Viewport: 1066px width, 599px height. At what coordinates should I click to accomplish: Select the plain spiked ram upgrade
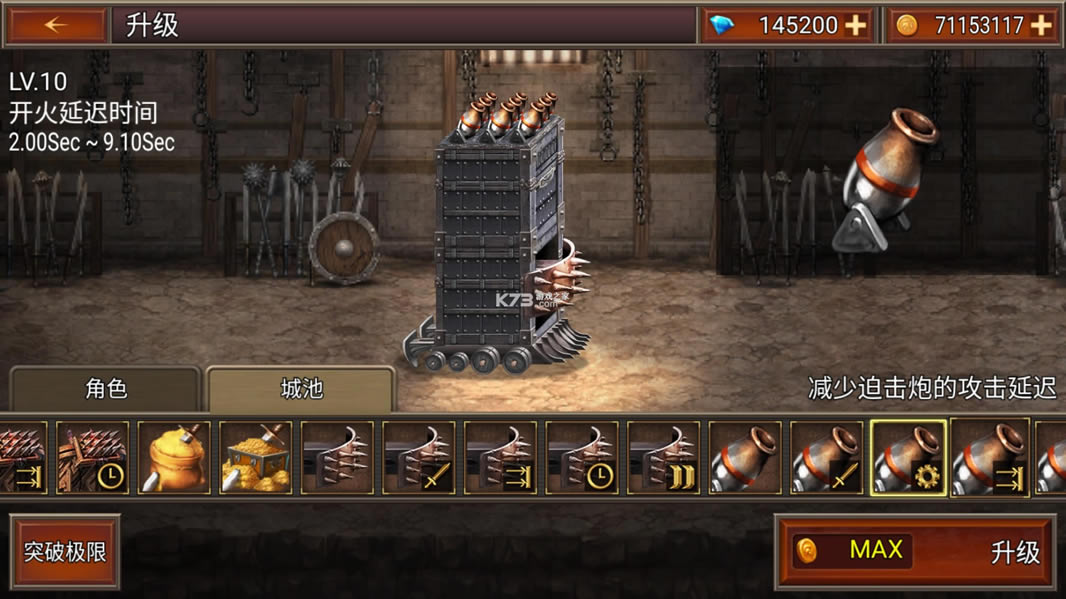(x=337, y=458)
